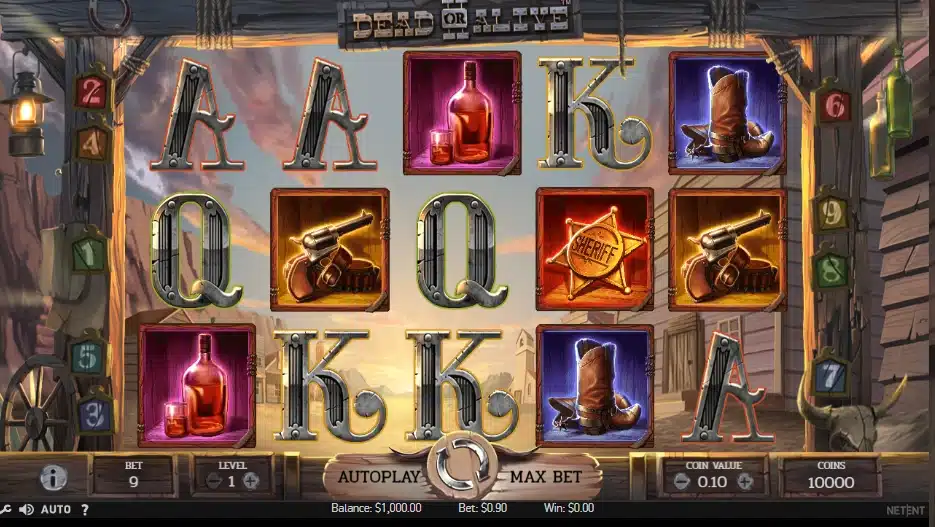The height and width of the screenshot is (527, 935).
Task: Open the paytable info button
Action: pyautogui.click(x=54, y=477)
